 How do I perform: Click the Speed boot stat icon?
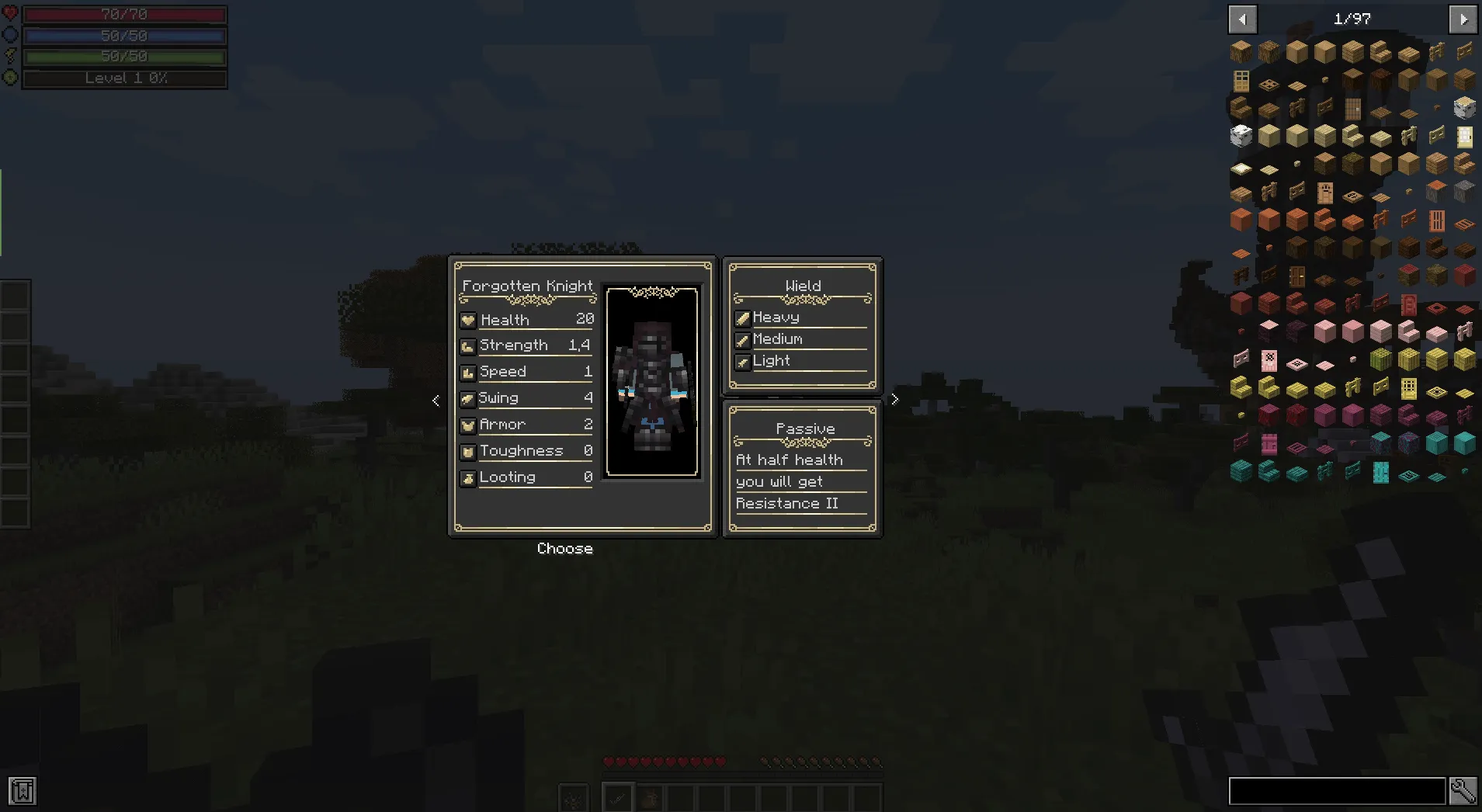coord(468,372)
